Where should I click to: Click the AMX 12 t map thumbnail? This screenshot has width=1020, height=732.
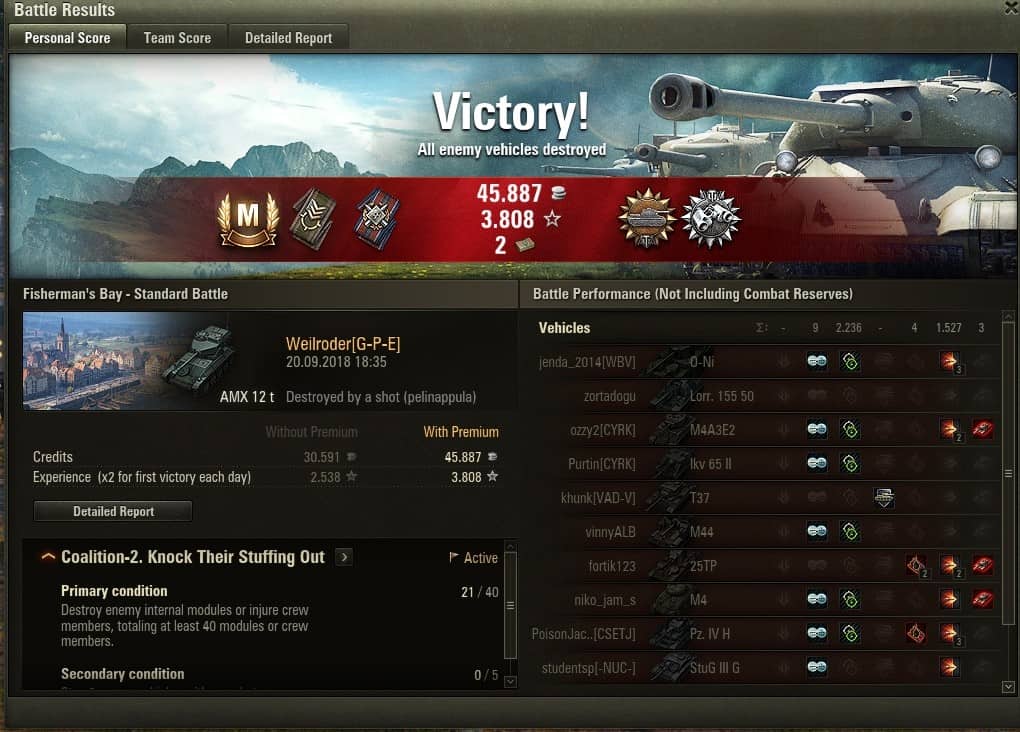(x=130, y=360)
